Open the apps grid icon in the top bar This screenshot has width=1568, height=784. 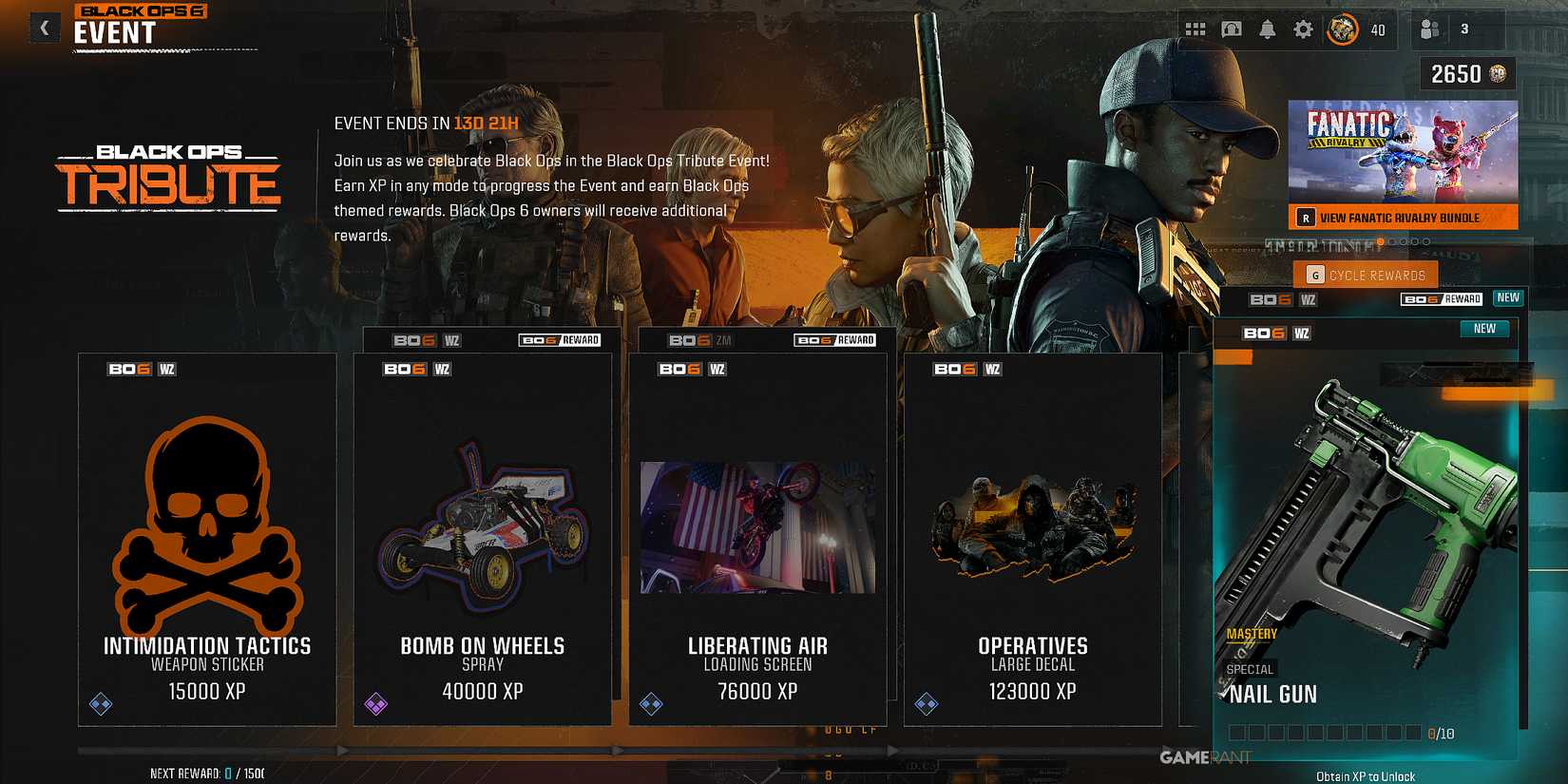(1195, 29)
